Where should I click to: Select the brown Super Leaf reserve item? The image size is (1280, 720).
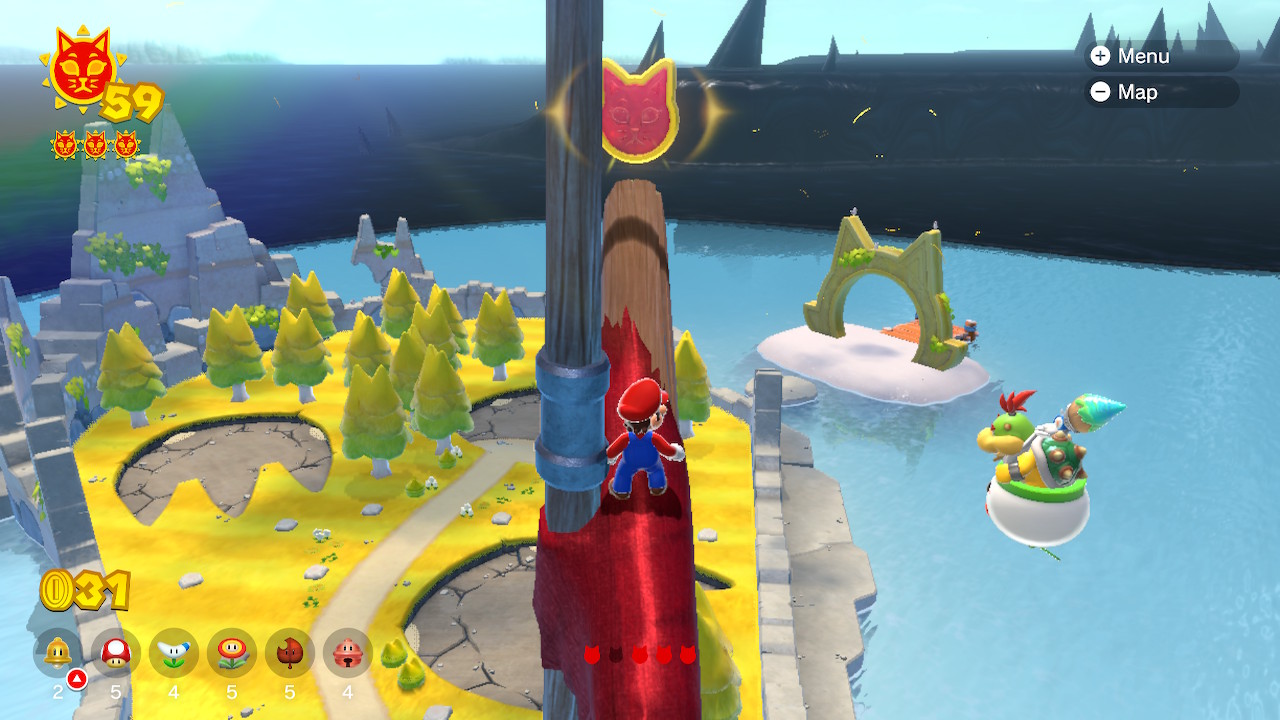pyautogui.click(x=290, y=653)
